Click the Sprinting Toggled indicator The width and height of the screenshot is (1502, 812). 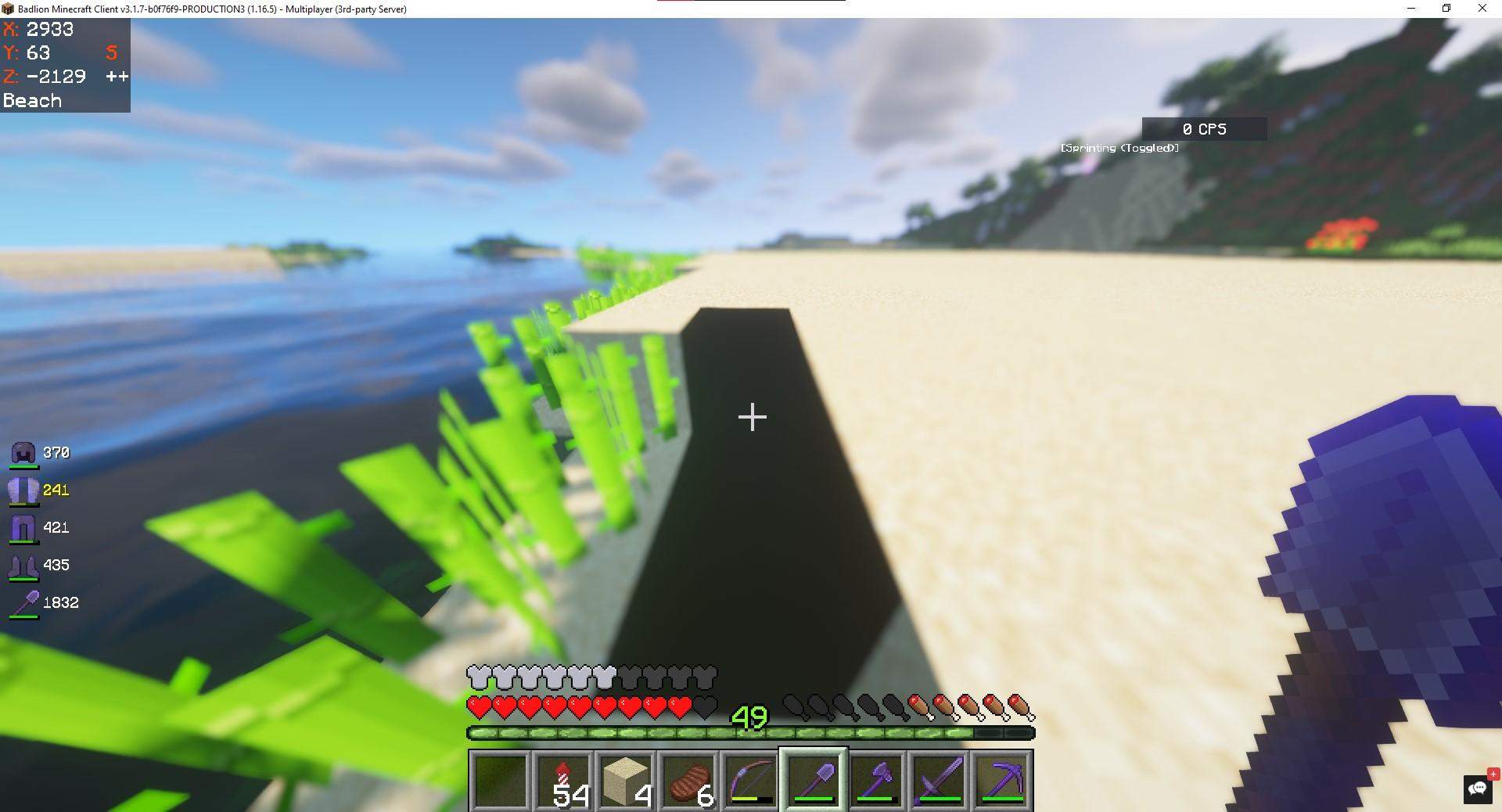(x=1117, y=147)
